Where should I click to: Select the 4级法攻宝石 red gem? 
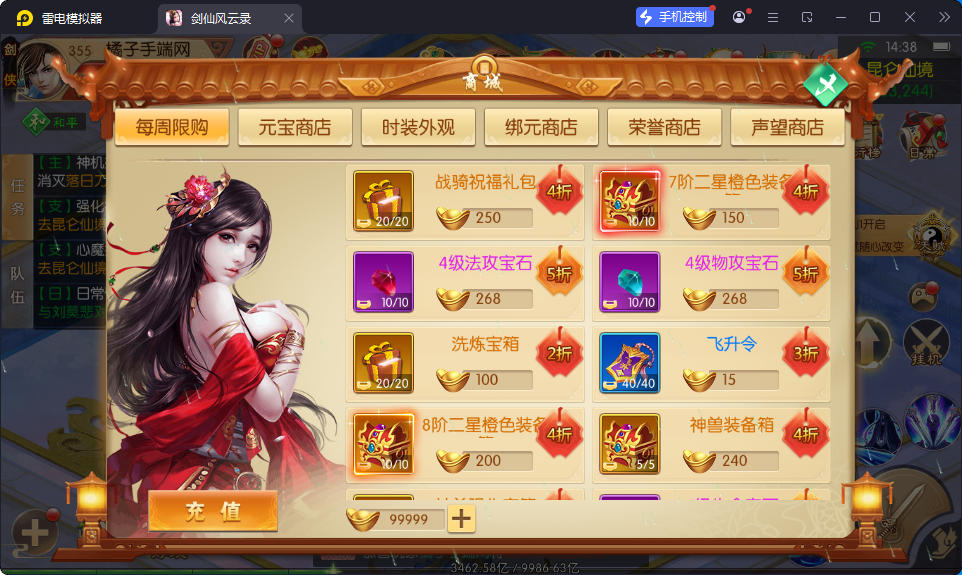(383, 282)
